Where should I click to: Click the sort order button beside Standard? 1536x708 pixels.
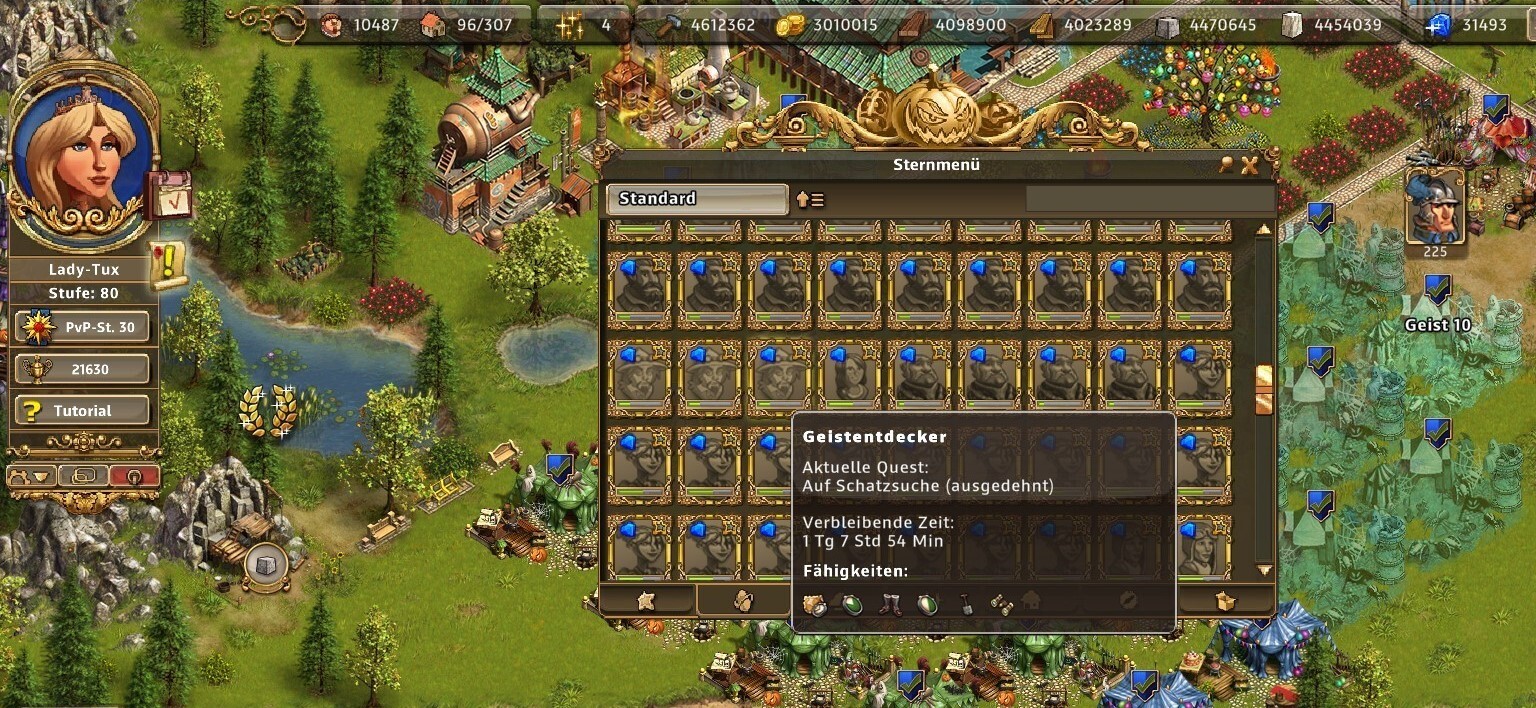click(810, 200)
